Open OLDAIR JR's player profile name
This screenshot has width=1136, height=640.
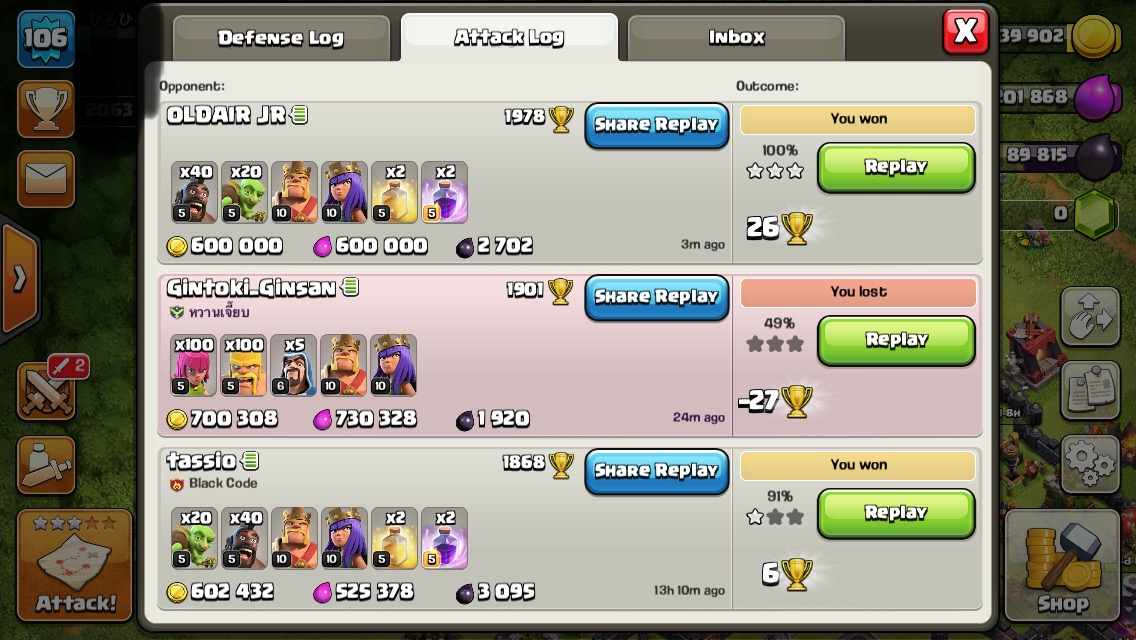(x=227, y=115)
